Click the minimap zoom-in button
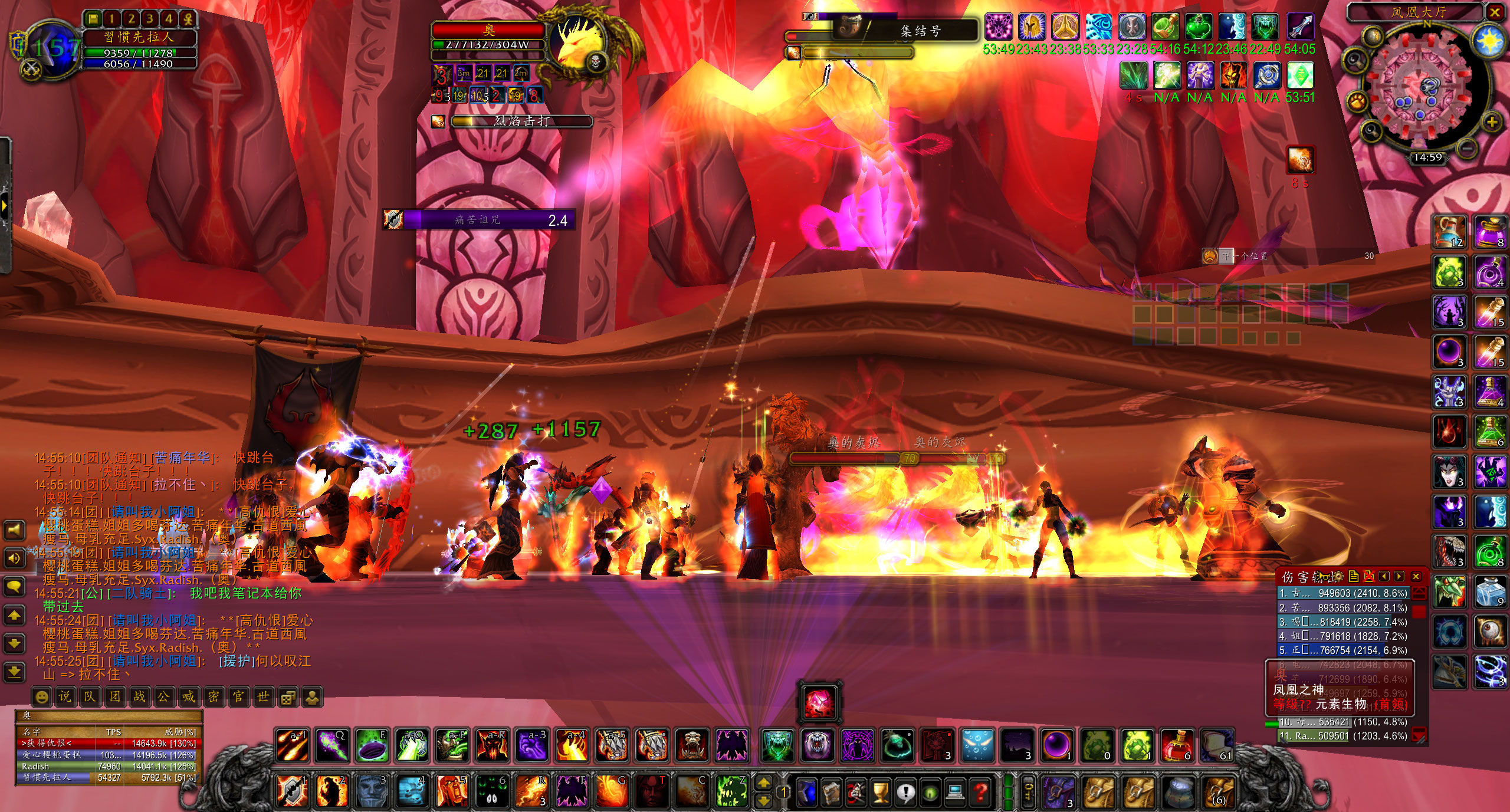This screenshot has height=812, width=1510. pos(1492,122)
